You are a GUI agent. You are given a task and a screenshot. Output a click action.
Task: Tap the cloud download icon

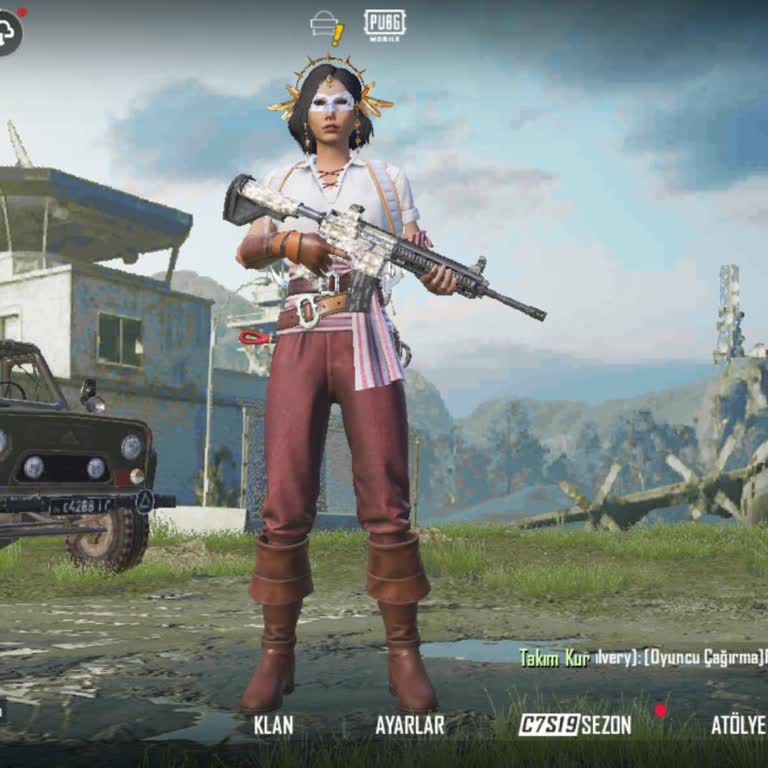(8, 32)
